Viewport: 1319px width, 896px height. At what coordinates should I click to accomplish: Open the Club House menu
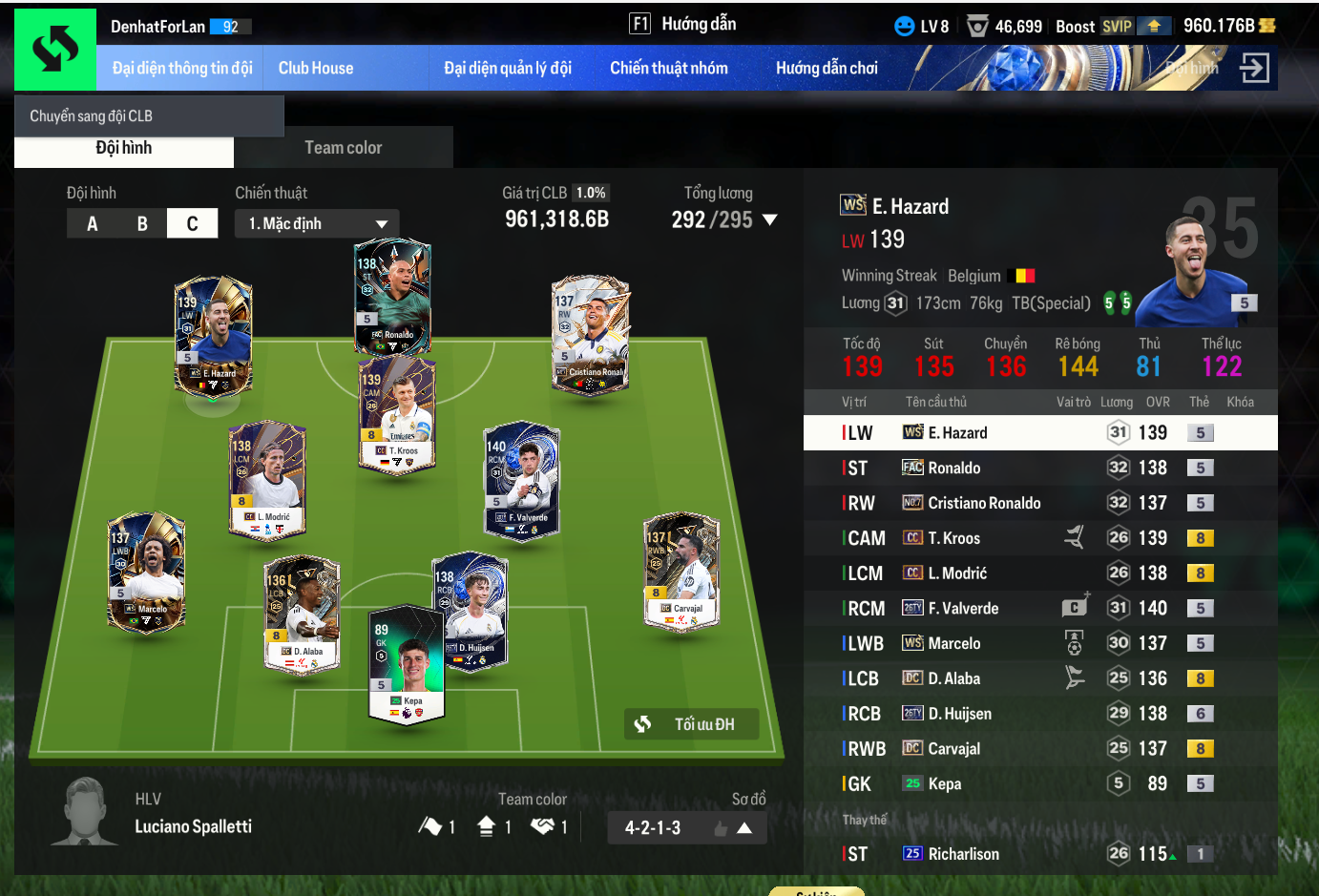click(315, 68)
